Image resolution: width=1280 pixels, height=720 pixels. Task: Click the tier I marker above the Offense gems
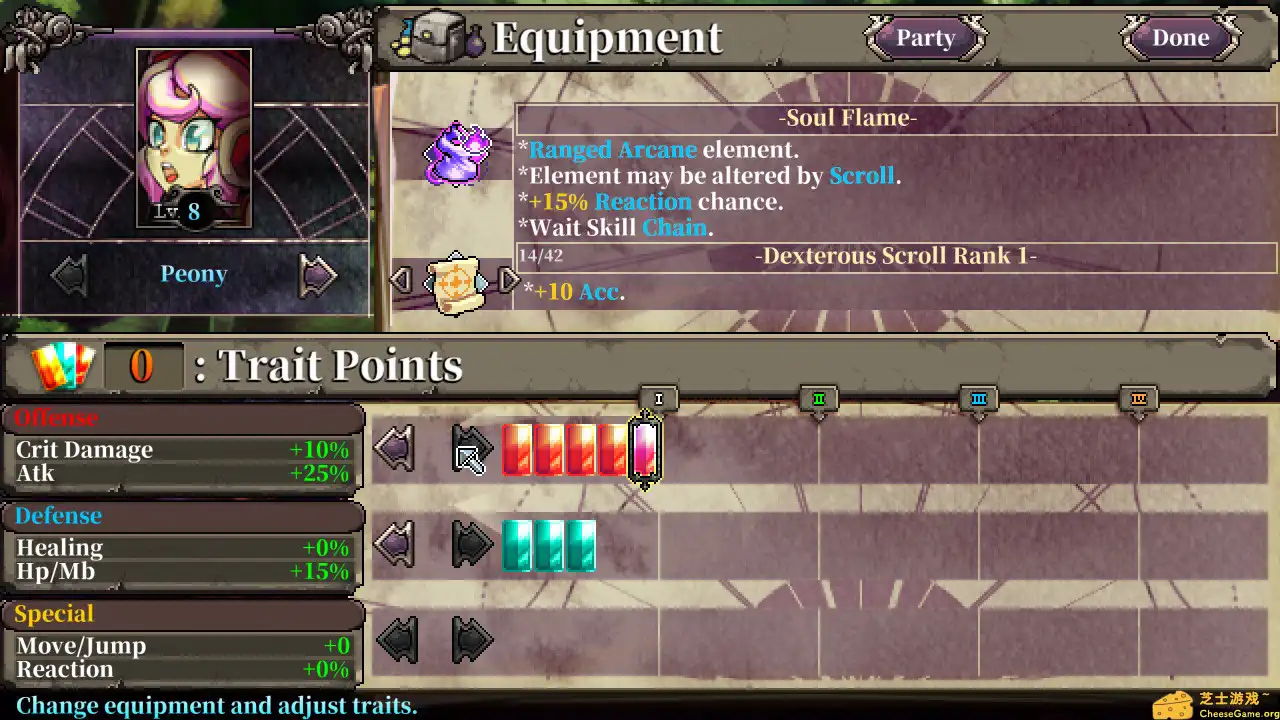tap(658, 399)
